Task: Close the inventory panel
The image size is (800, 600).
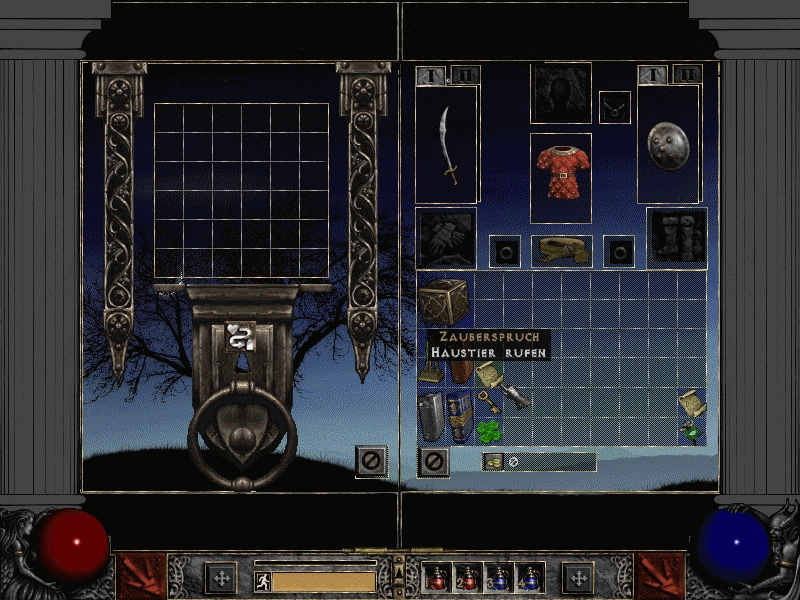Action: [x=432, y=461]
